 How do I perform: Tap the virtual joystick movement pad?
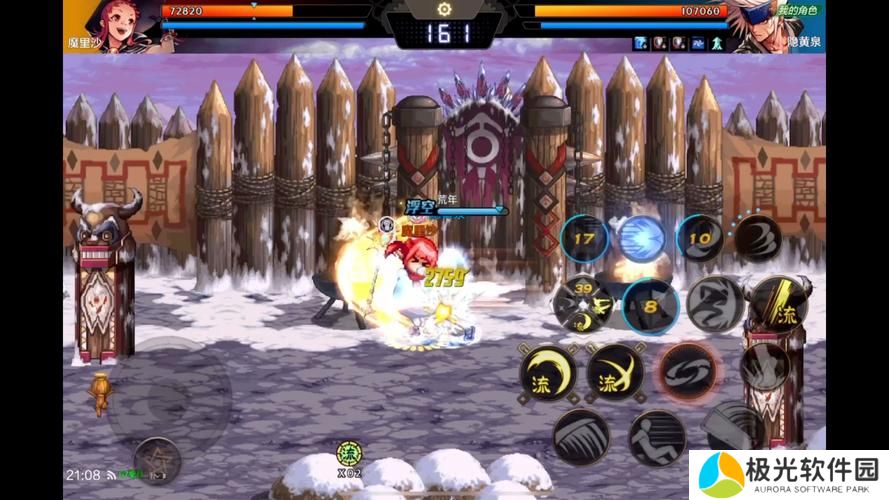click(169, 394)
